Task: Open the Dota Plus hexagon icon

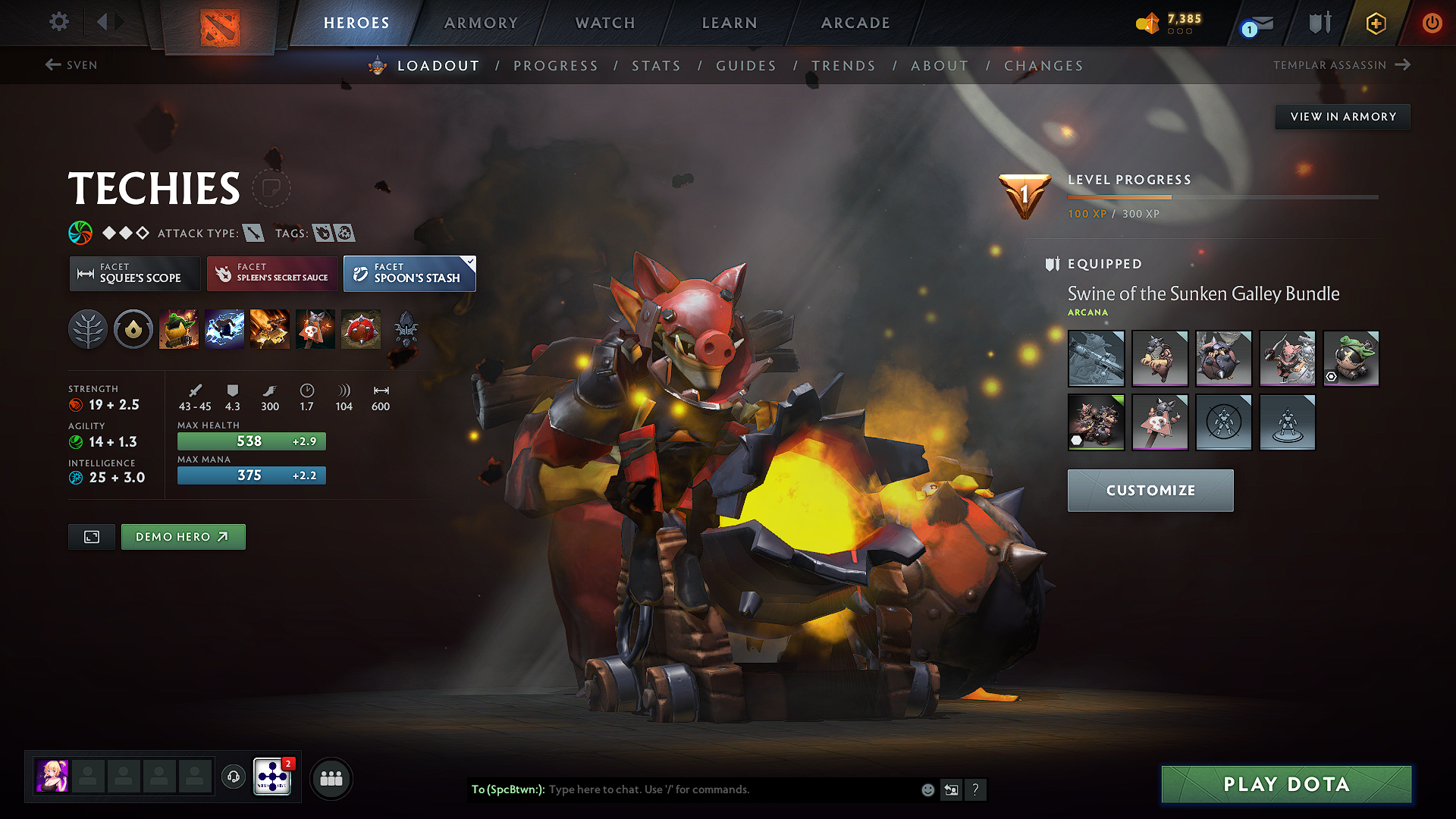Action: tap(1375, 24)
